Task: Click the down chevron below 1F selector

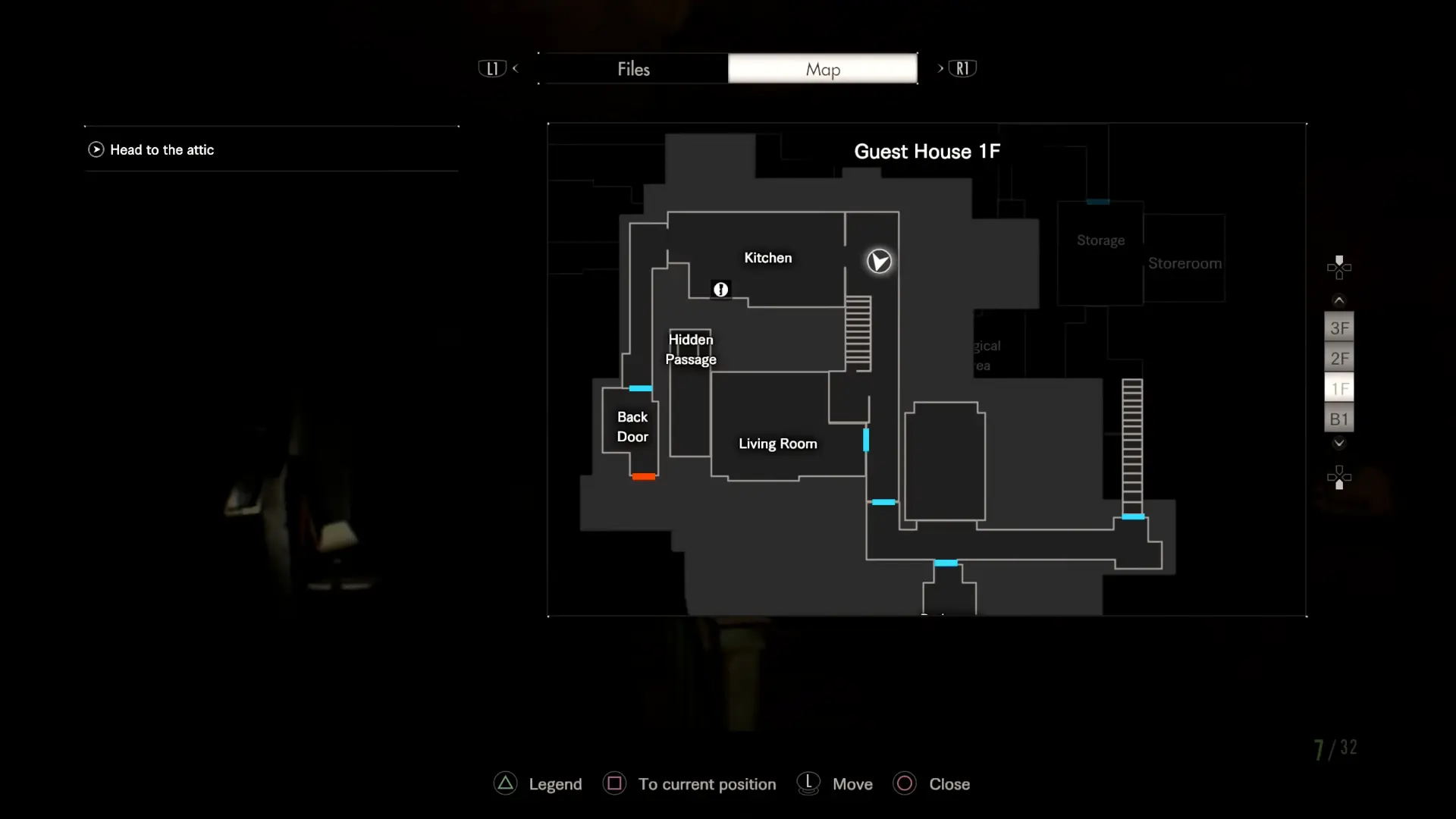Action: pos(1338,444)
